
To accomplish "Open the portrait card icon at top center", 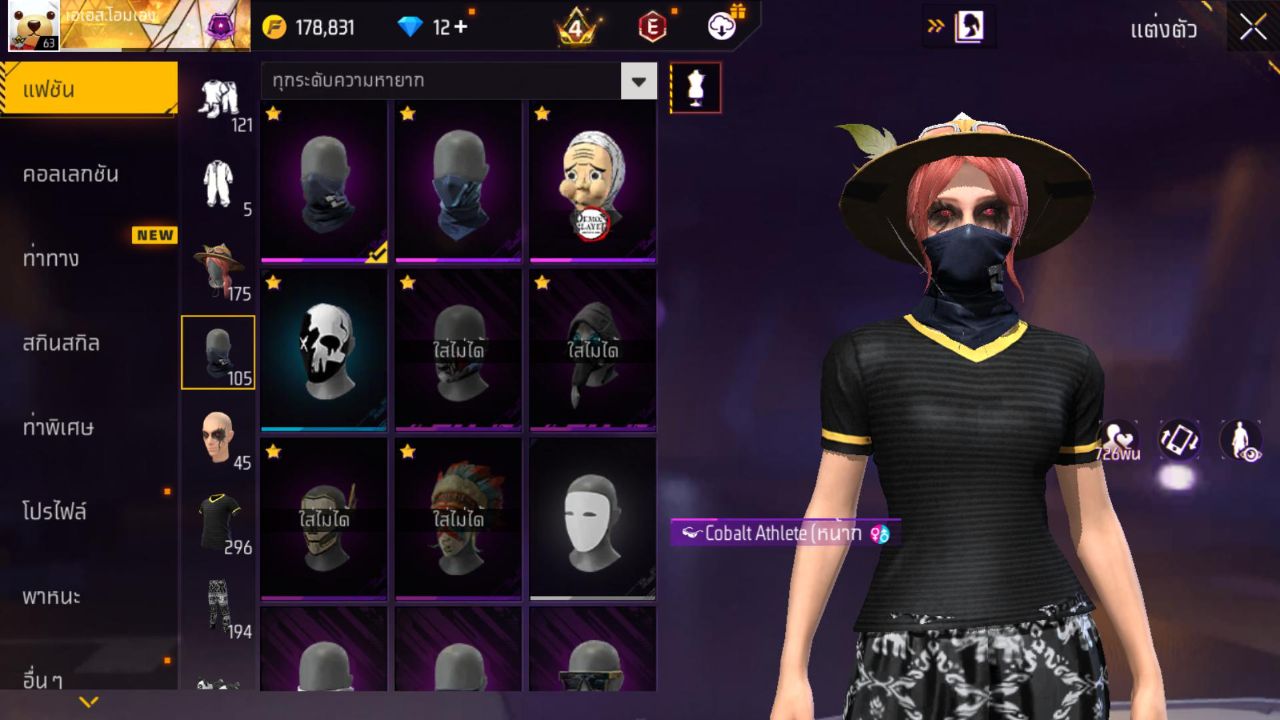I will pos(968,27).
